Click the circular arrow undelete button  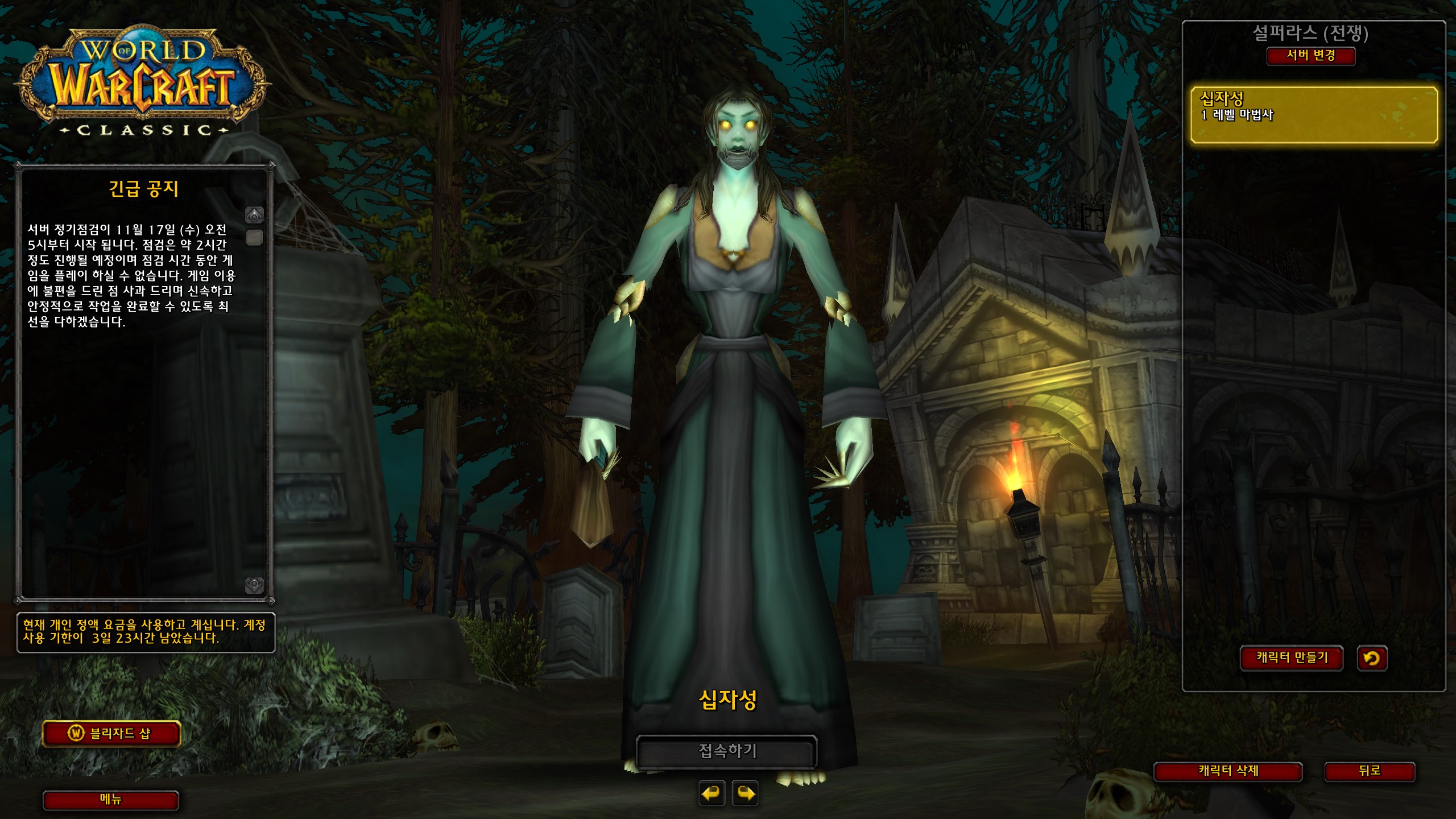1372,658
